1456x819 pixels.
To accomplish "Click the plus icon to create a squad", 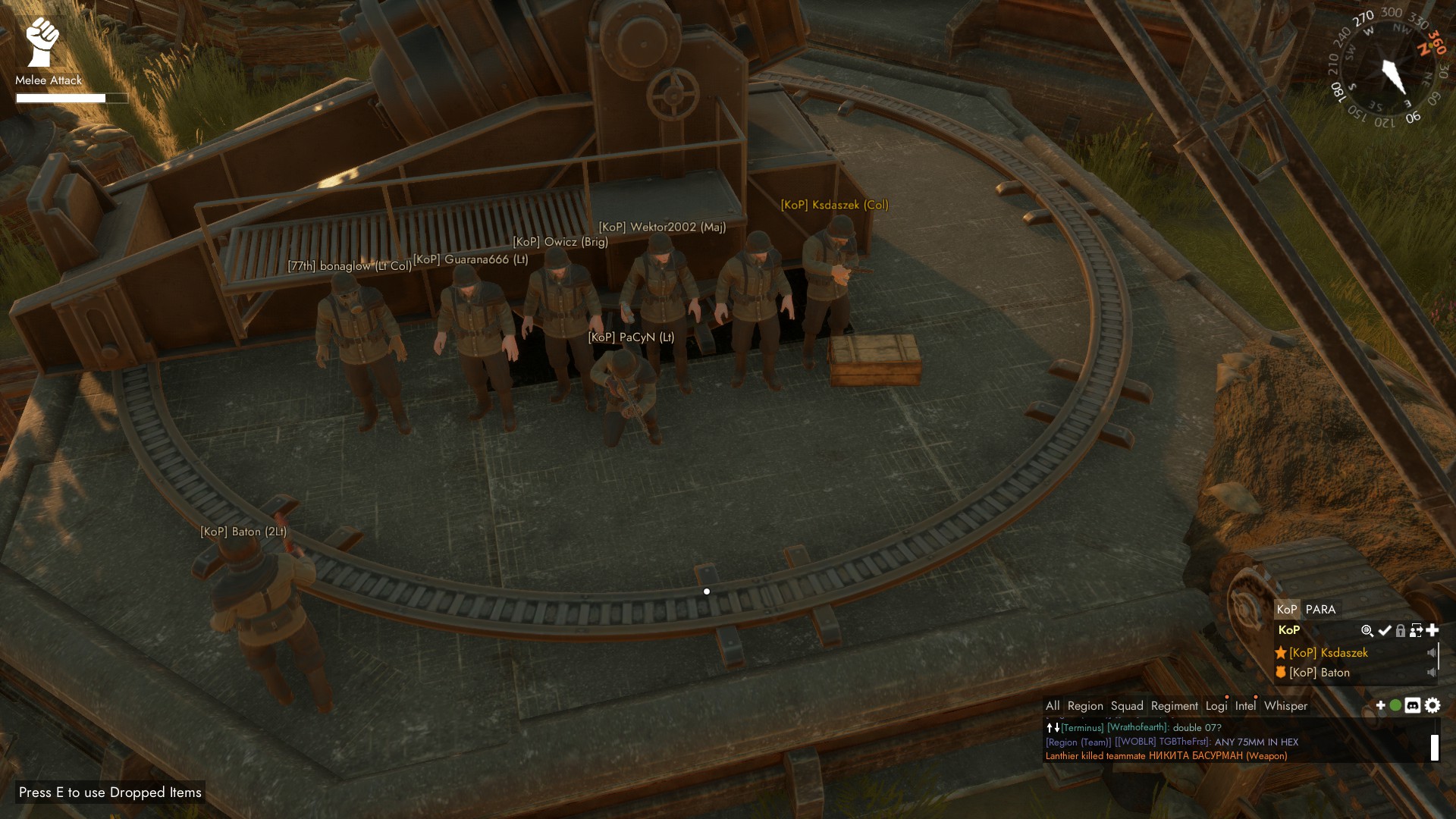I will (x=1432, y=630).
